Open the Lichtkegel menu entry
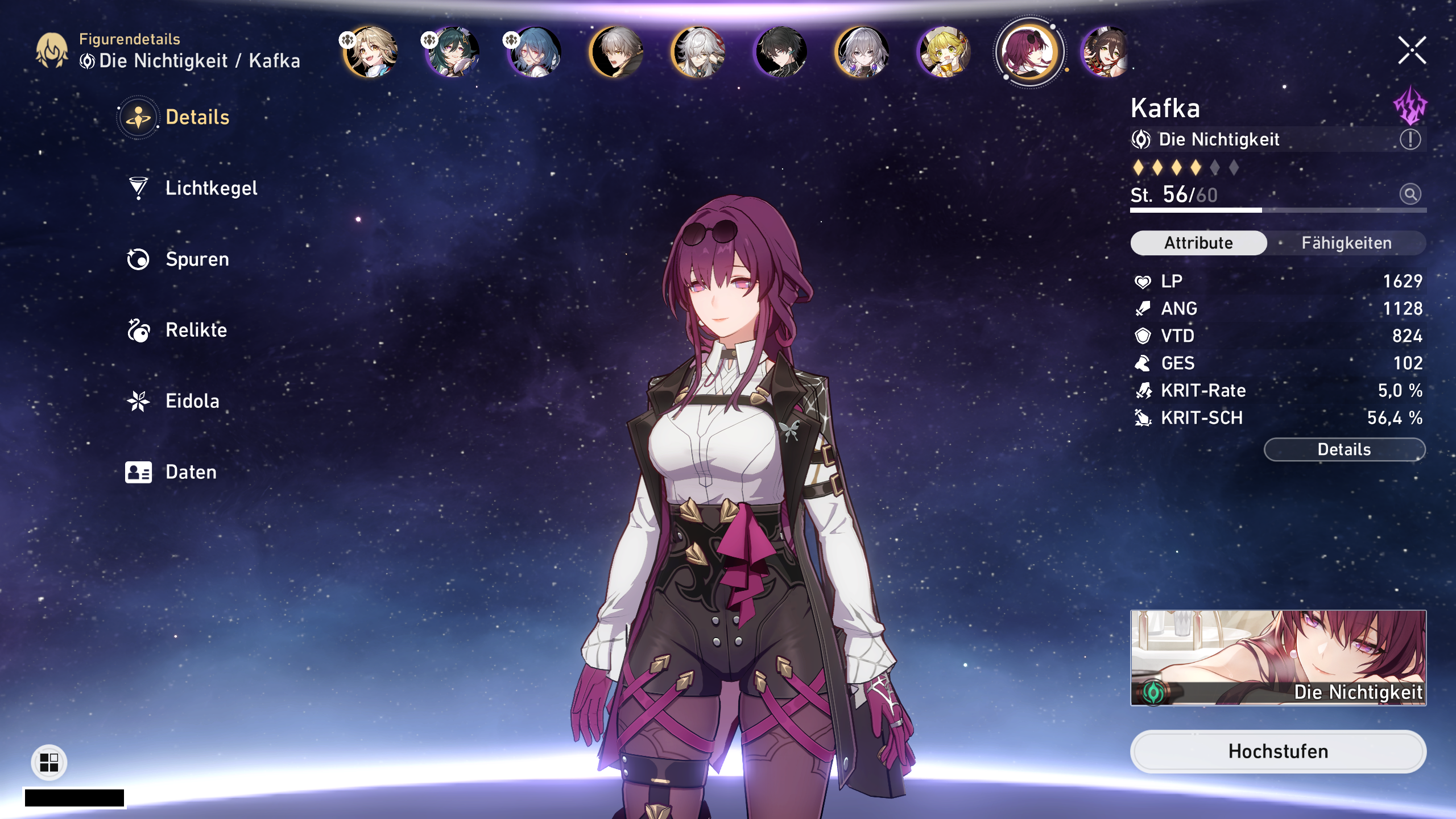 point(210,188)
